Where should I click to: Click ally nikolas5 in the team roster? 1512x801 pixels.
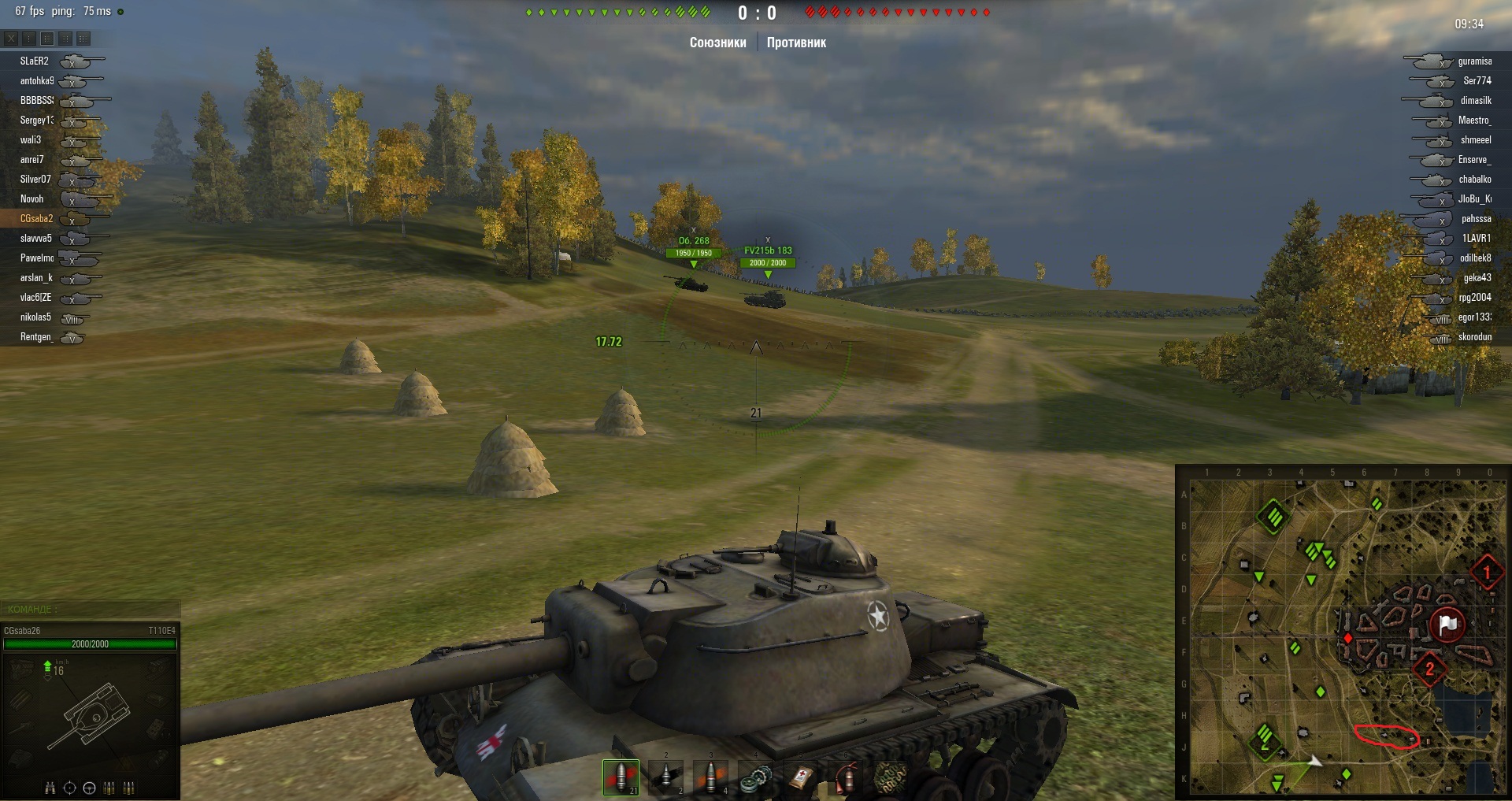pos(35,317)
